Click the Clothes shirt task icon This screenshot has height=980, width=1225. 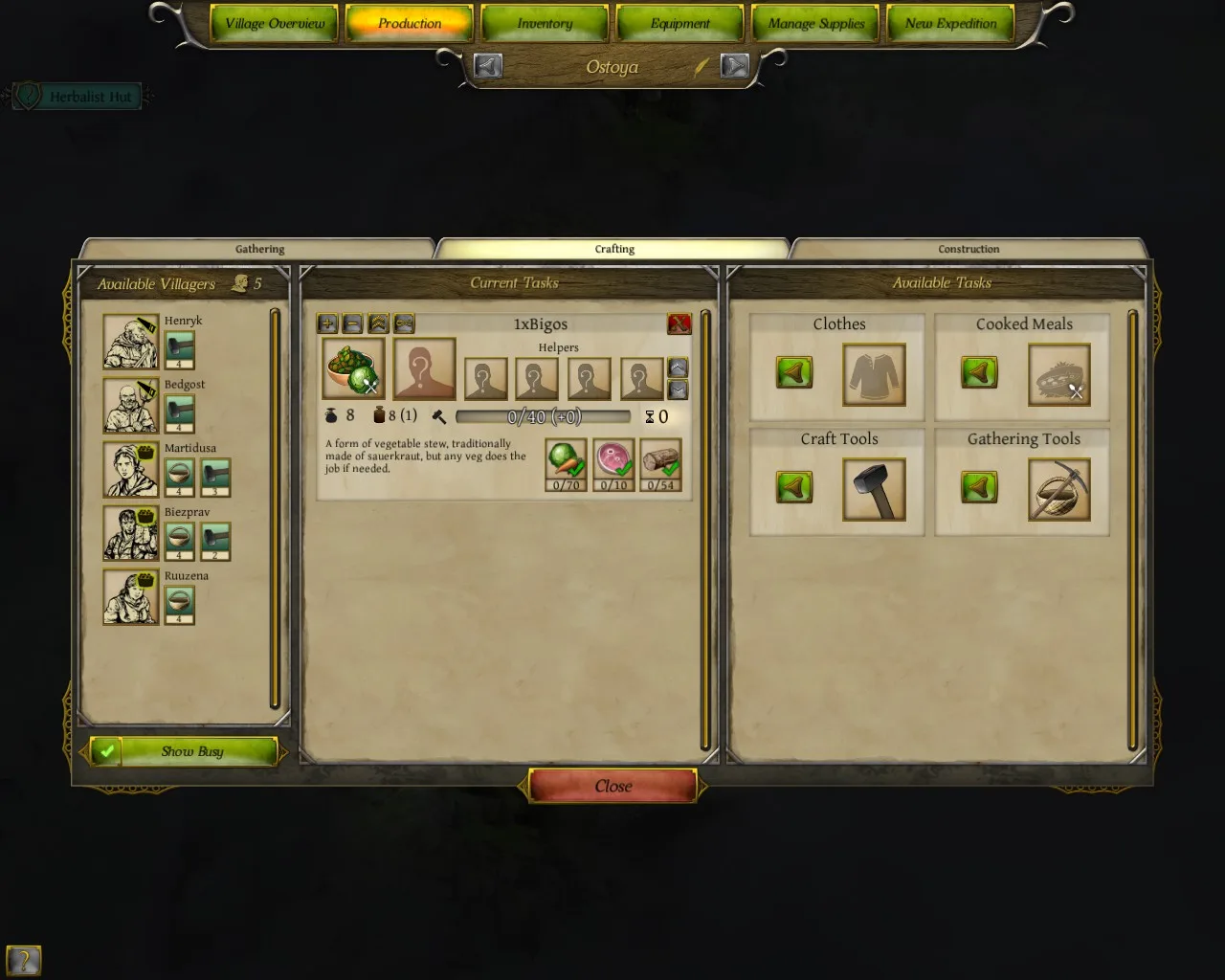(874, 374)
